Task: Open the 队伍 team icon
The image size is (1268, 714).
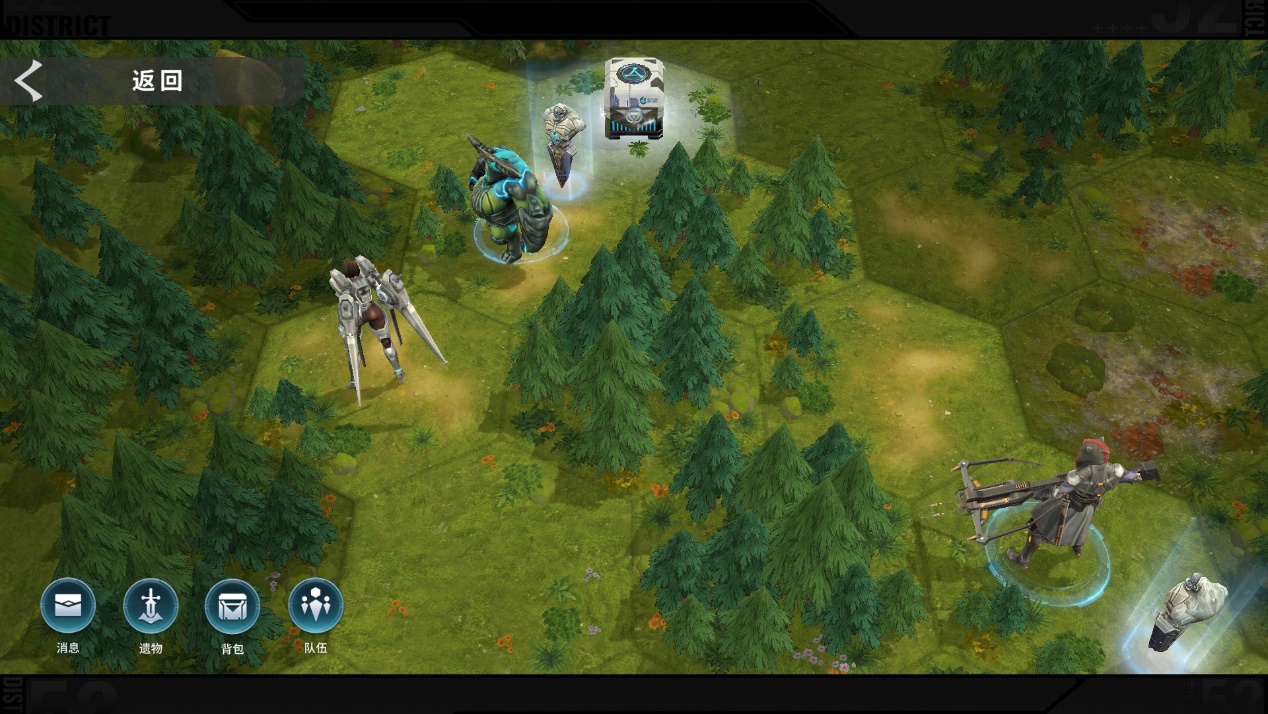Action: pos(315,606)
